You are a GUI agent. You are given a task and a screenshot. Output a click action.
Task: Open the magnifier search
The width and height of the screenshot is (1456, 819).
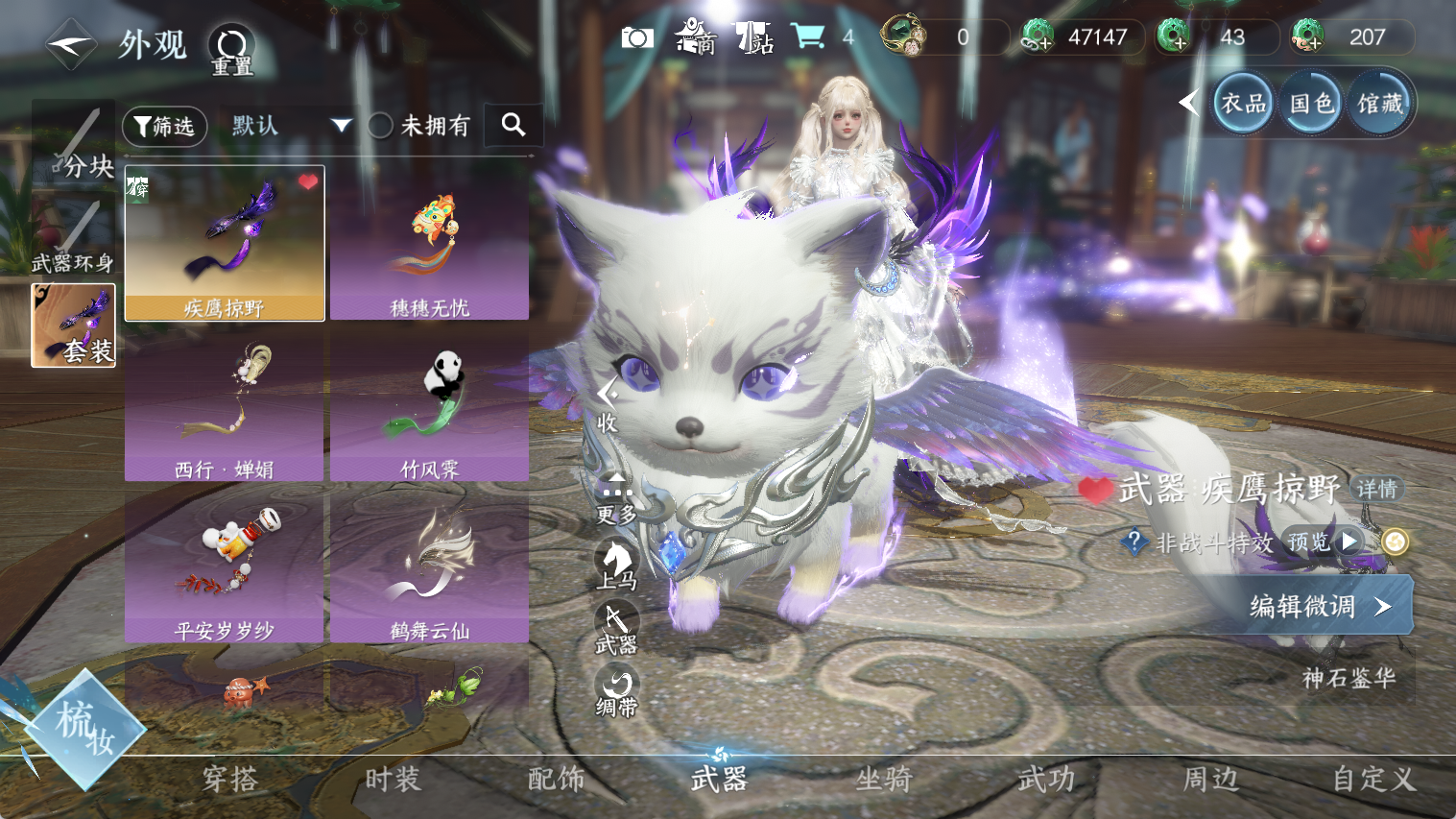click(513, 125)
